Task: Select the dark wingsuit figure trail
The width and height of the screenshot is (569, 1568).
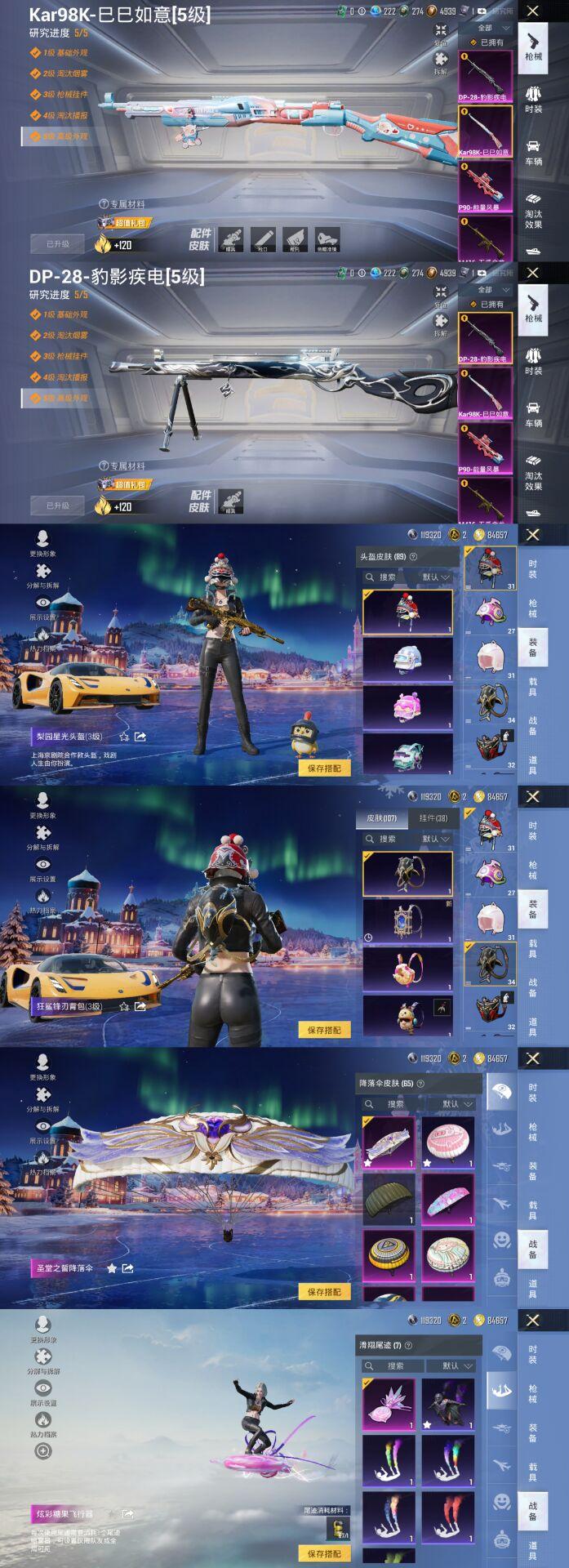Action: 448,1404
